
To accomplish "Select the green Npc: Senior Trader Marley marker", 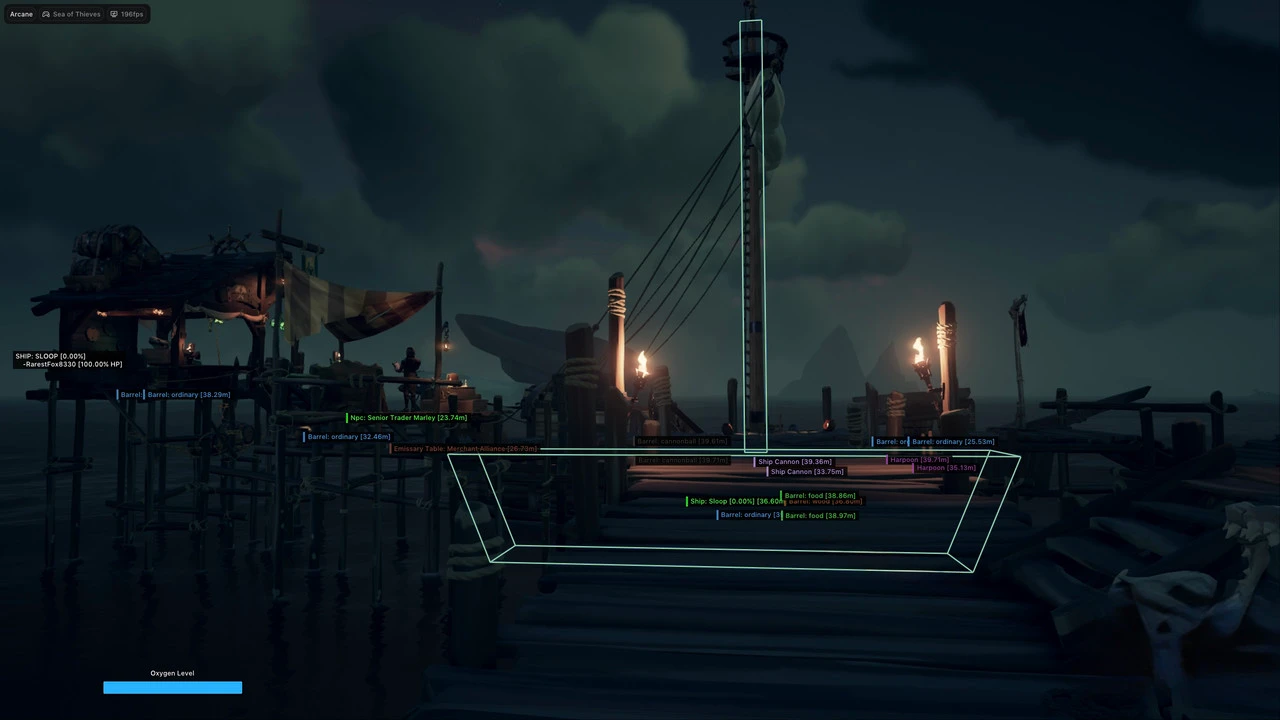I will point(408,417).
